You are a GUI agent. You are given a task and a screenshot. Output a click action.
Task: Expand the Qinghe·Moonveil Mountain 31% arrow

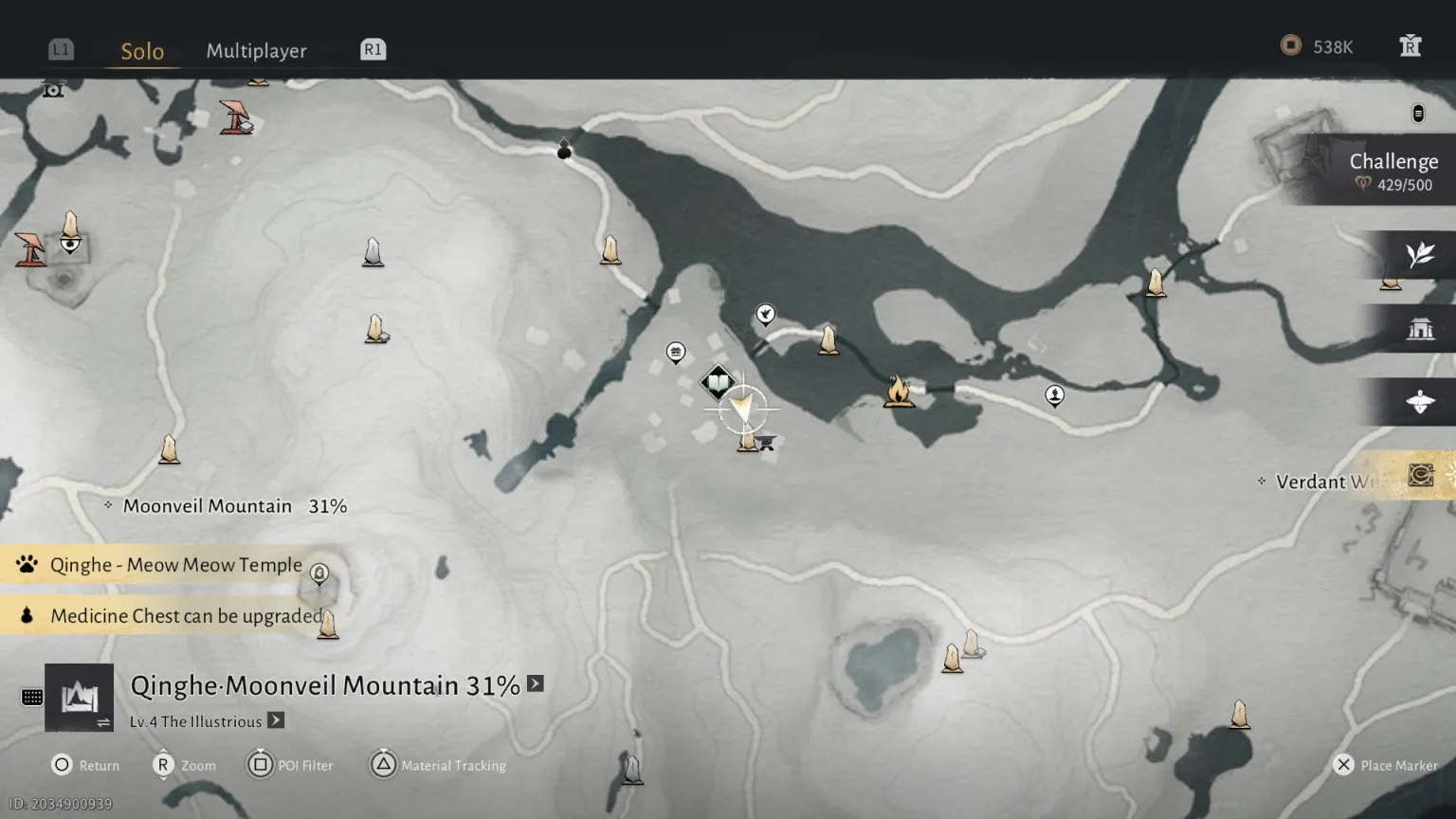click(536, 684)
